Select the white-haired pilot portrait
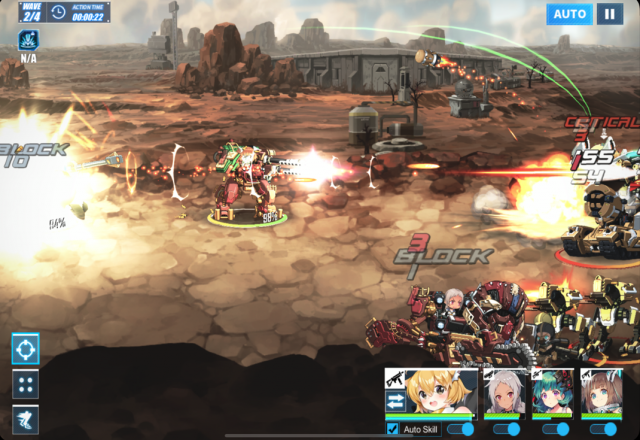 503,393
